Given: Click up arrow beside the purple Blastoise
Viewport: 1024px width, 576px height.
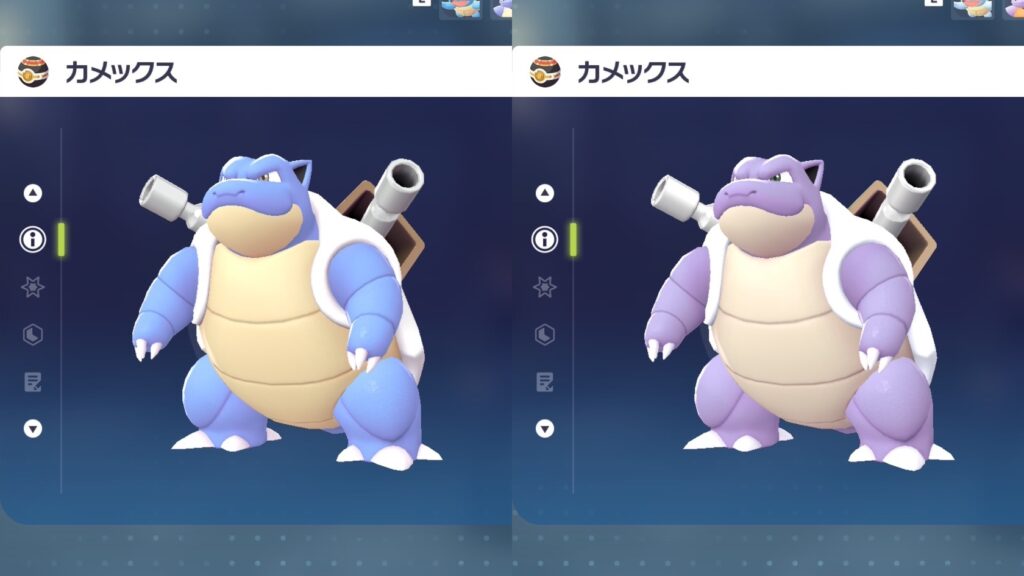Looking at the screenshot, I should coord(545,193).
